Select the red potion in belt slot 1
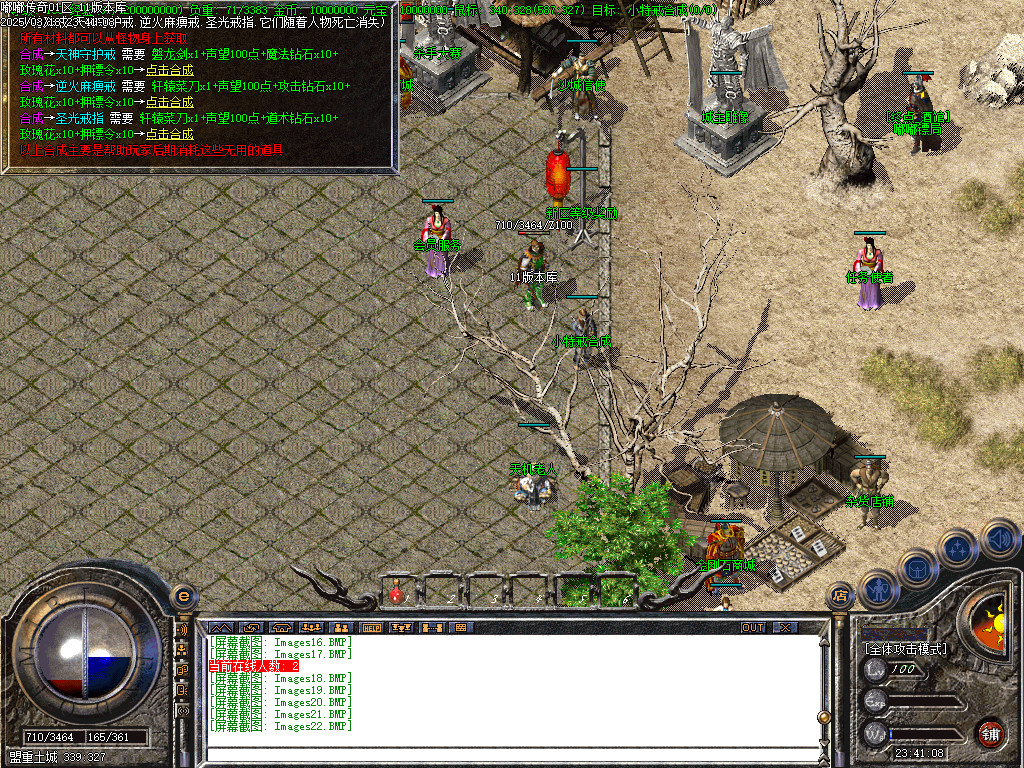Image resolution: width=1024 pixels, height=768 pixels. coord(397,594)
